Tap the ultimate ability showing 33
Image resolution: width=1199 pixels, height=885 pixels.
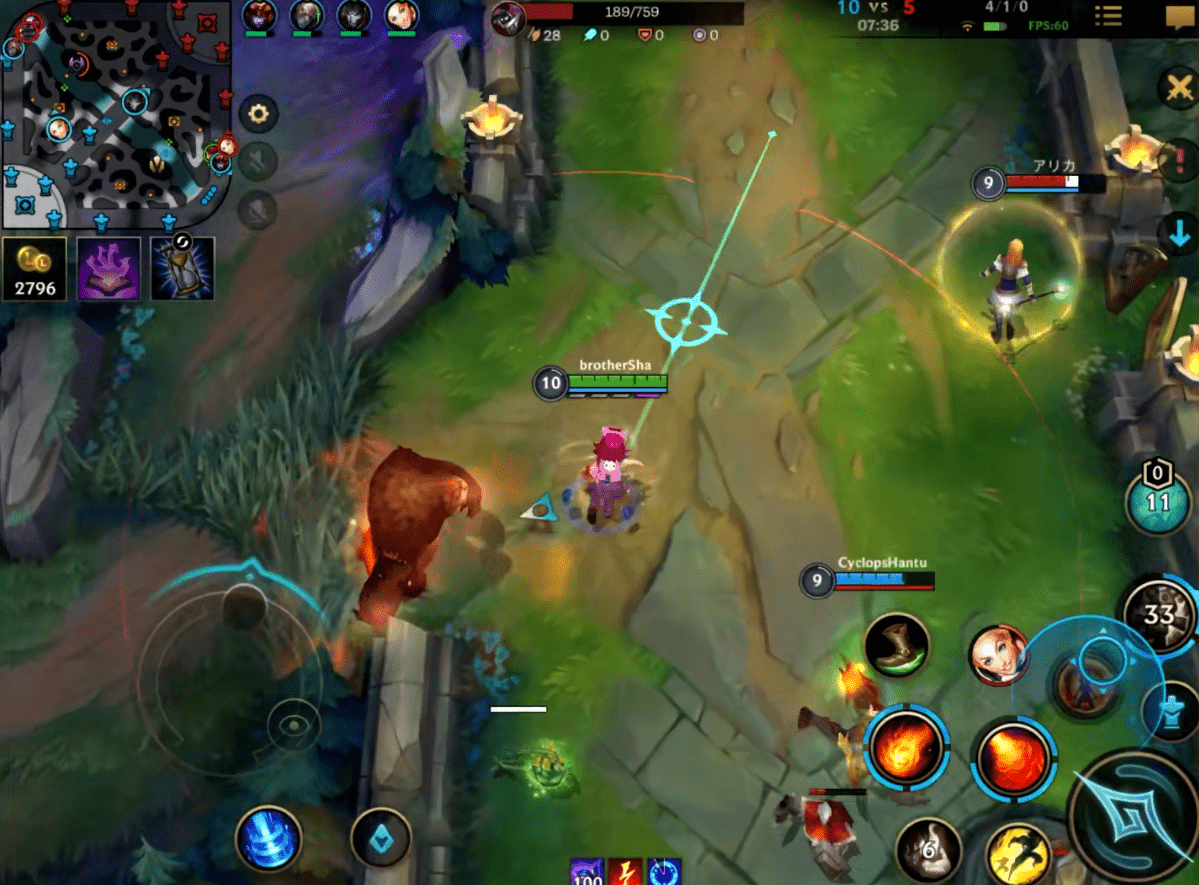(x=1160, y=613)
